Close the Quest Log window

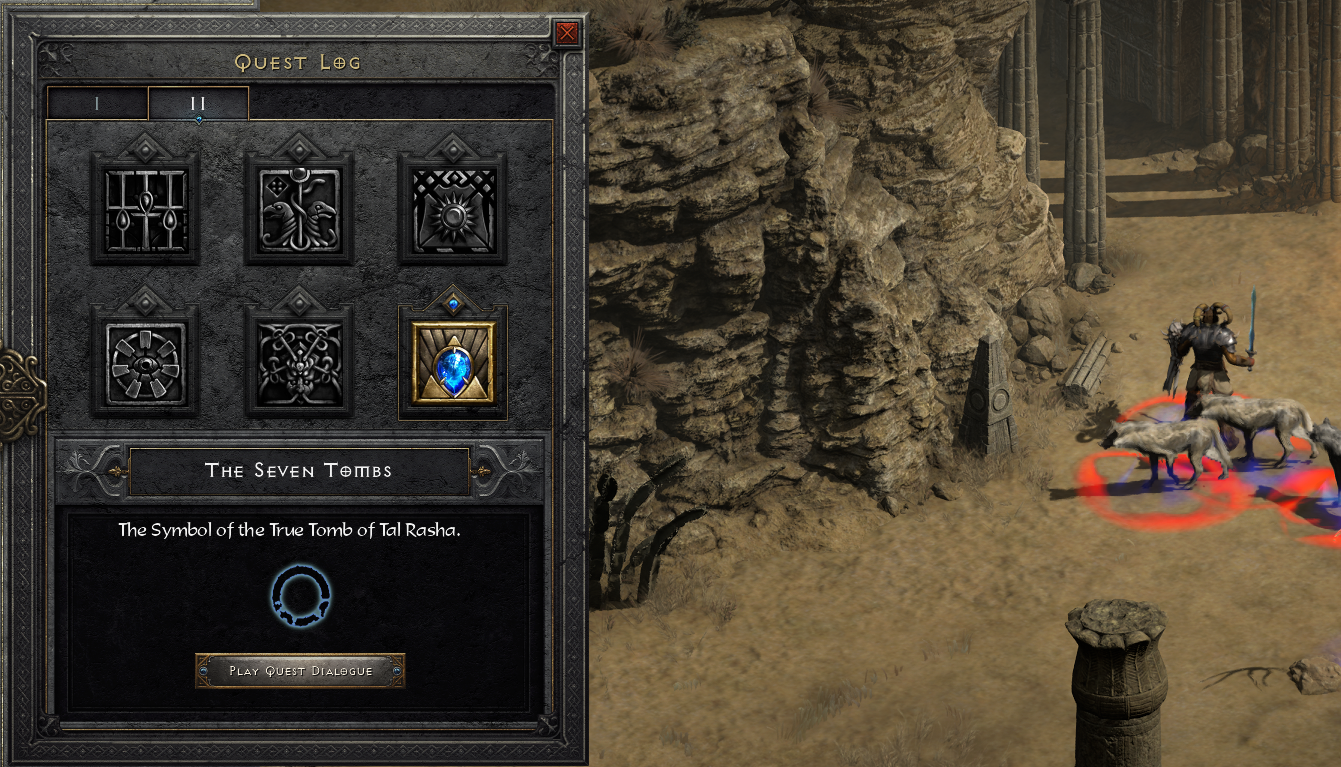click(568, 31)
